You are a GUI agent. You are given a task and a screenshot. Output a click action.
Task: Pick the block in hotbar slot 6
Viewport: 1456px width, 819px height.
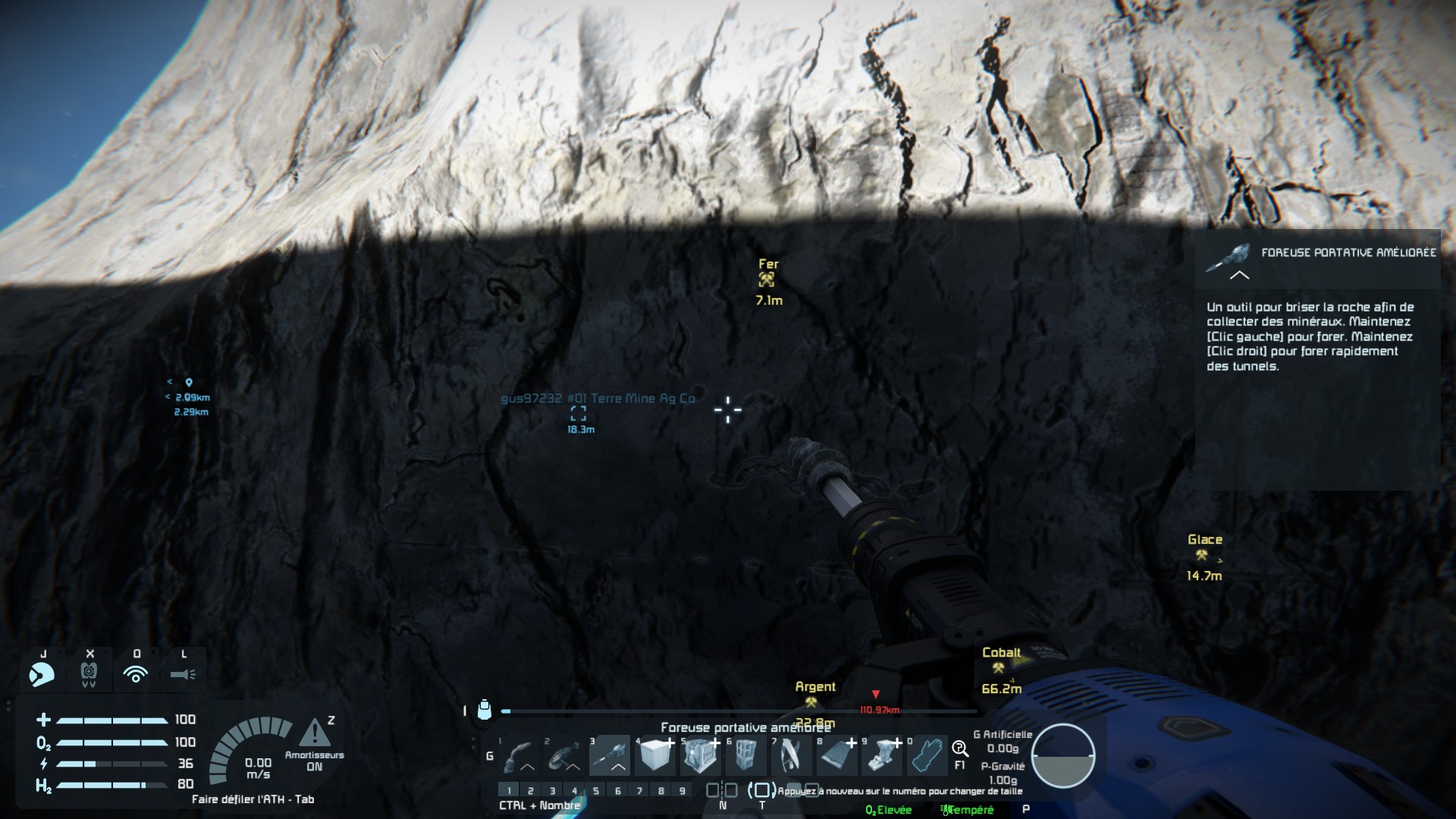click(x=745, y=755)
